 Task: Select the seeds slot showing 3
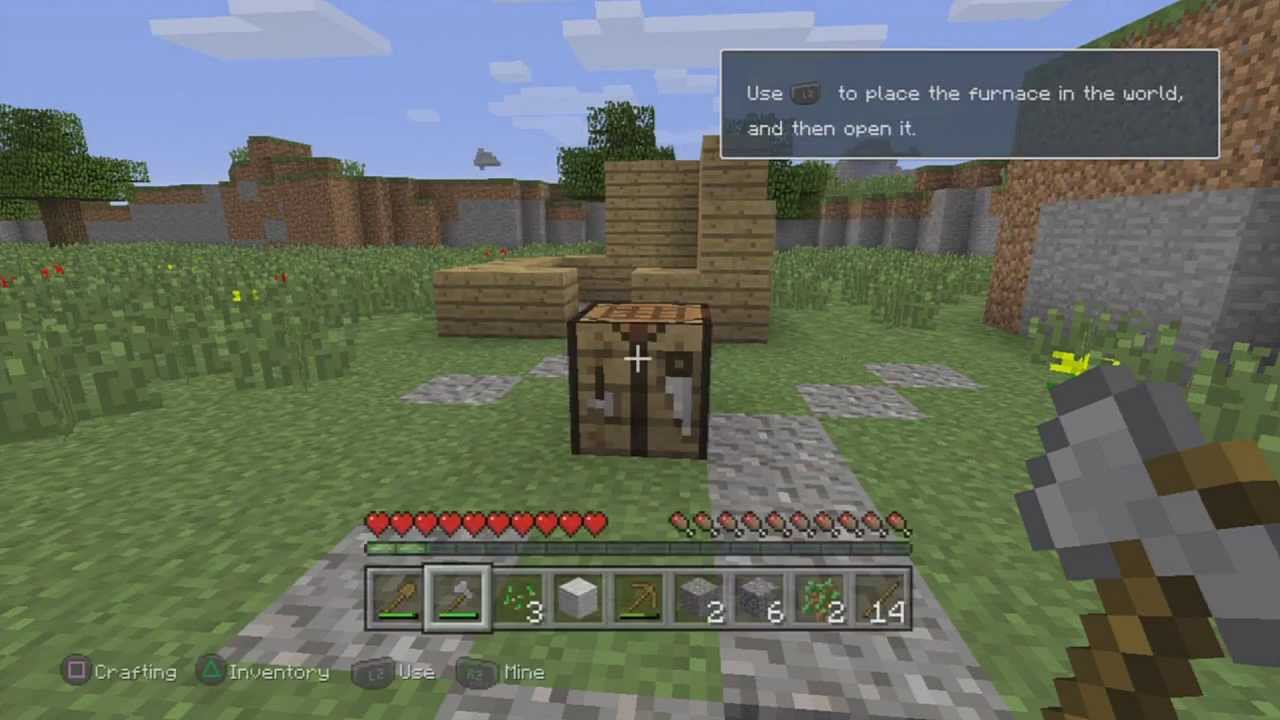point(518,597)
